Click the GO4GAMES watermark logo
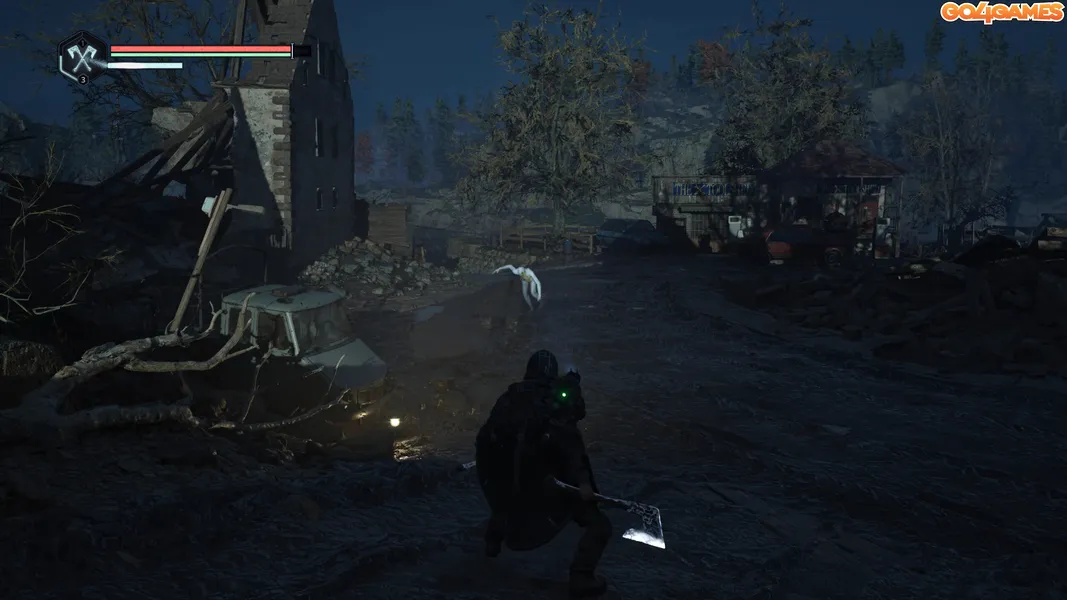This screenshot has width=1067, height=600. (x=1000, y=12)
